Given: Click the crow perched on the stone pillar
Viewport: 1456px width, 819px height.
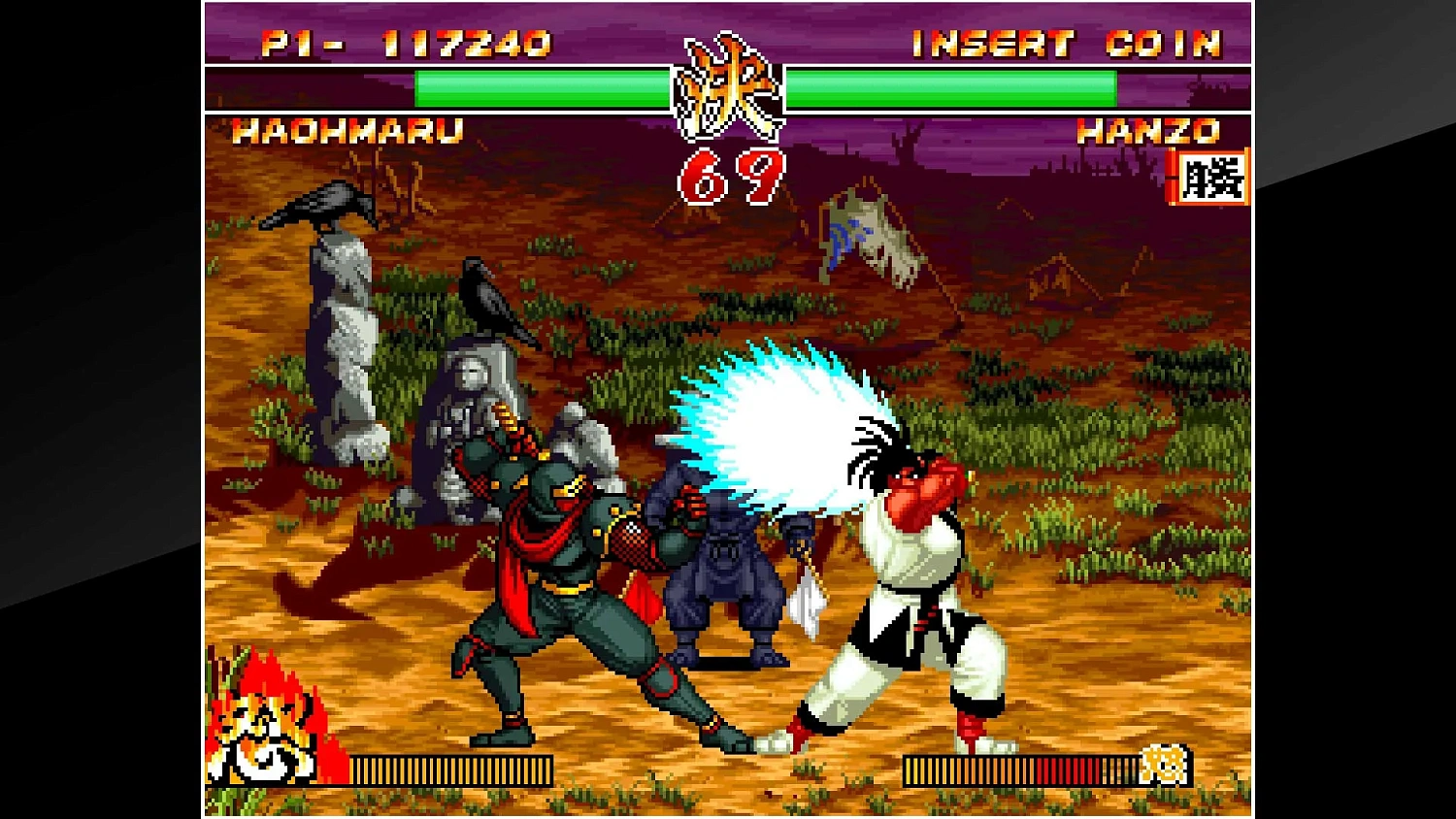Looking at the screenshot, I should point(320,204).
